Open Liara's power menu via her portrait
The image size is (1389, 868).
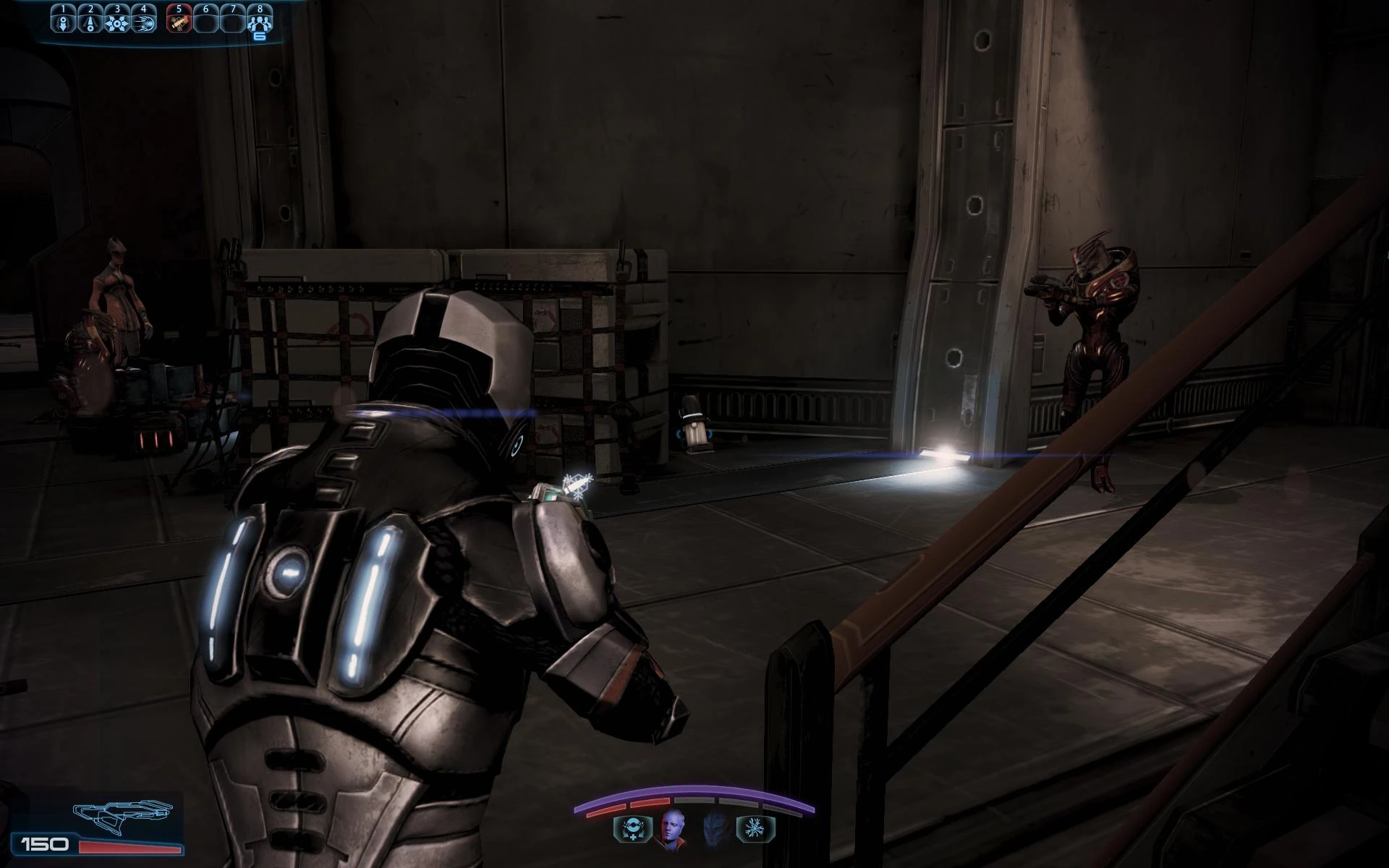pos(673,827)
